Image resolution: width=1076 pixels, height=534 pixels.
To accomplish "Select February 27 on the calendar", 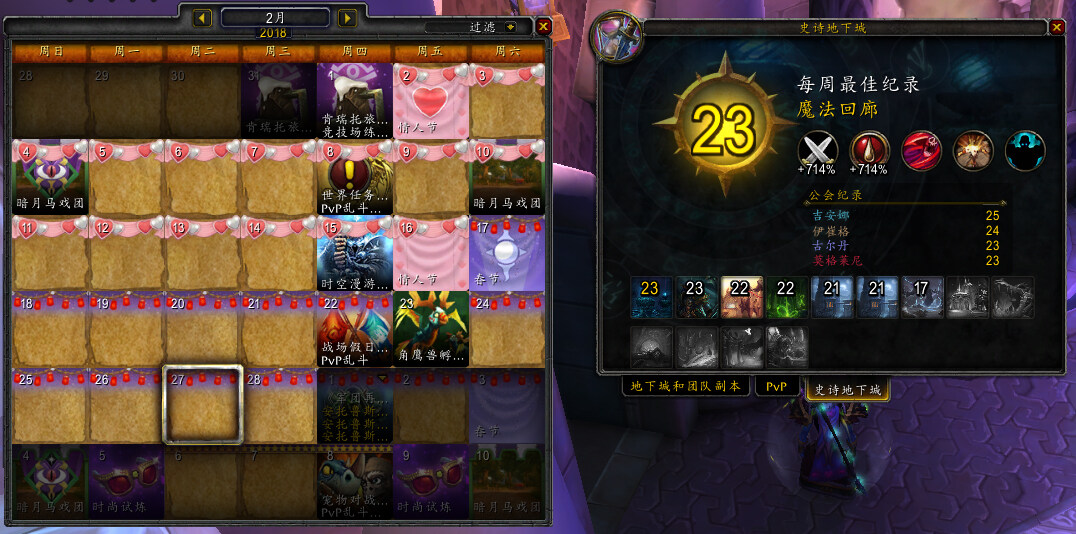I will click(x=202, y=405).
